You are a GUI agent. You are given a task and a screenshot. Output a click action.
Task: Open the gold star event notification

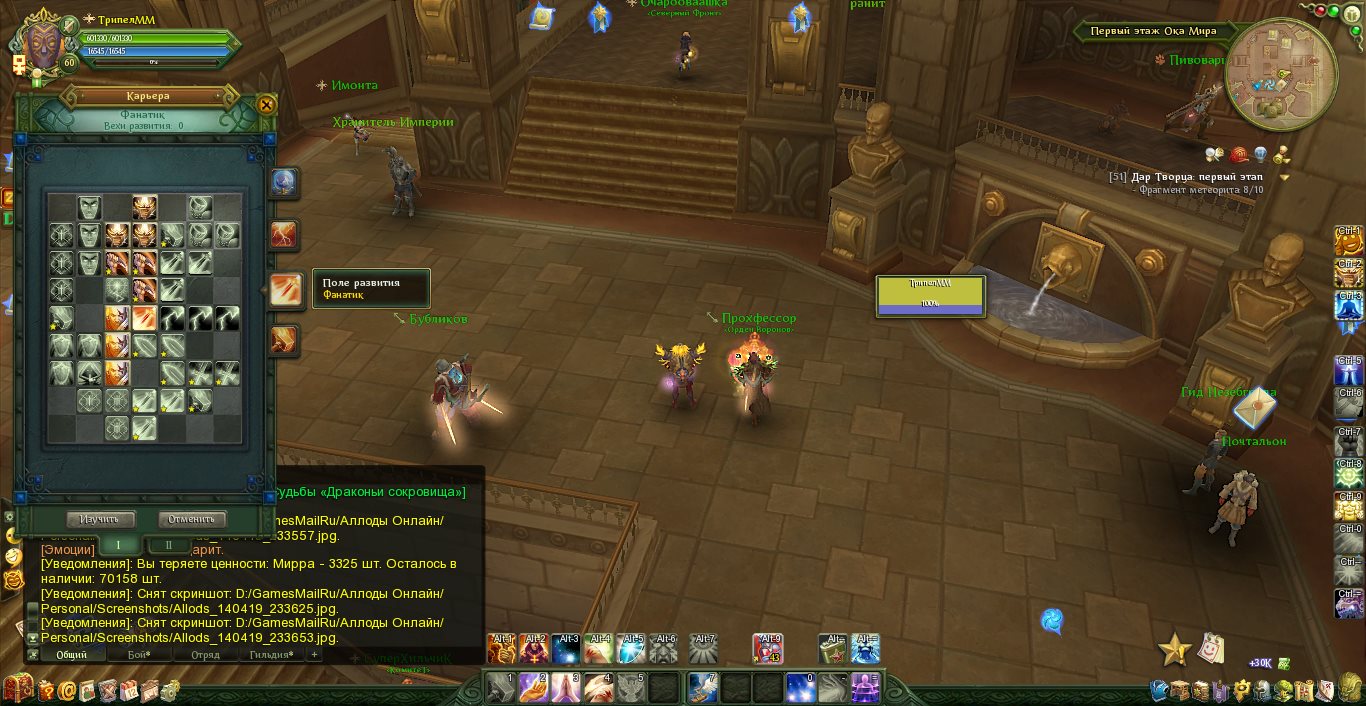1174,650
